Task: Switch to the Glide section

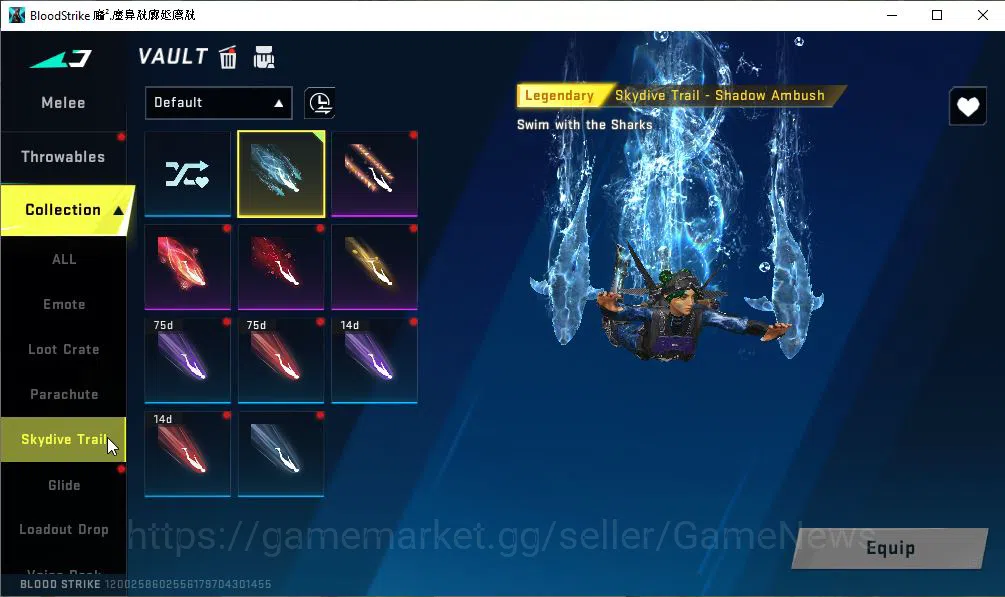Action: 64,485
